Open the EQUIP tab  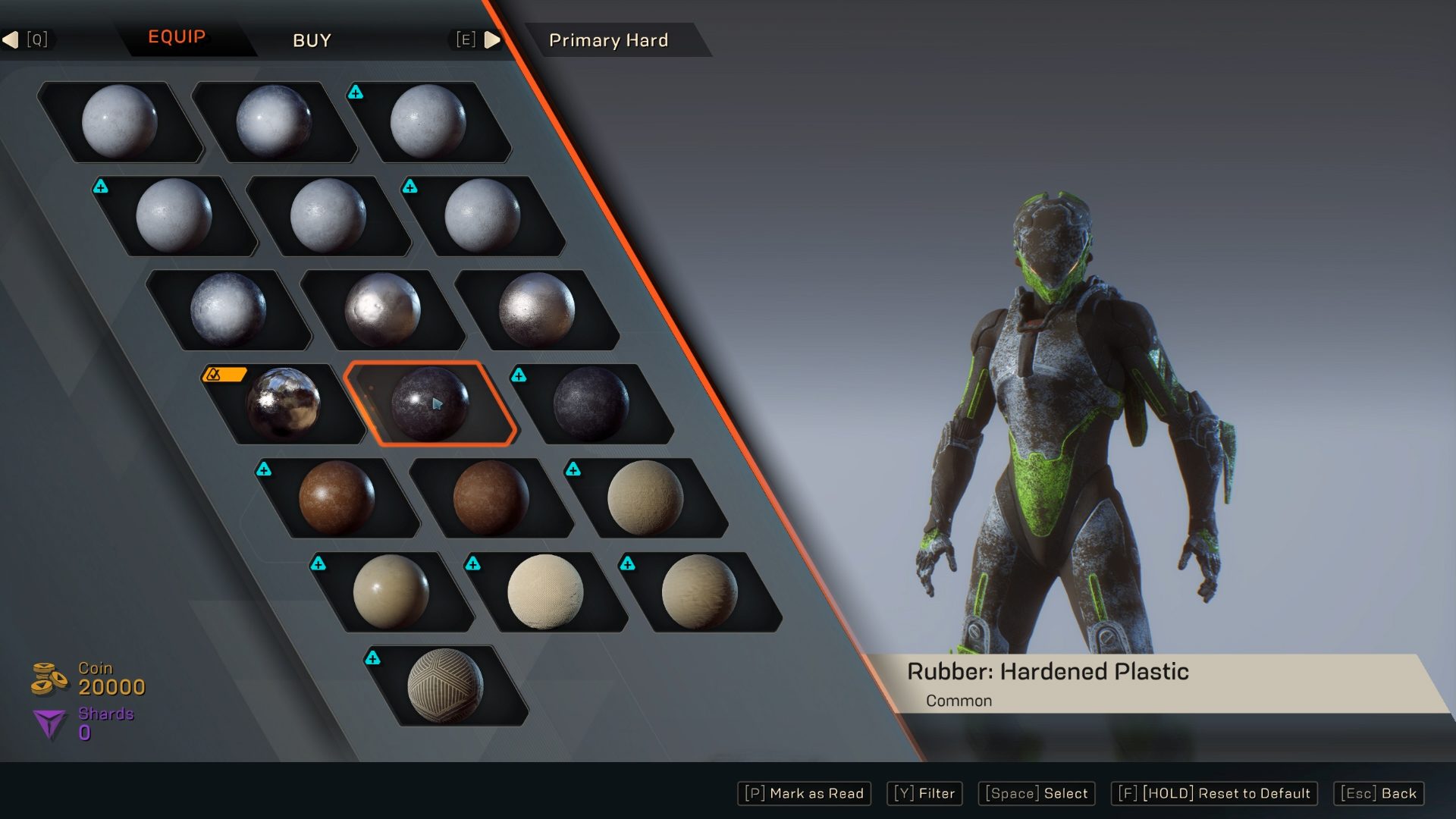click(x=177, y=37)
